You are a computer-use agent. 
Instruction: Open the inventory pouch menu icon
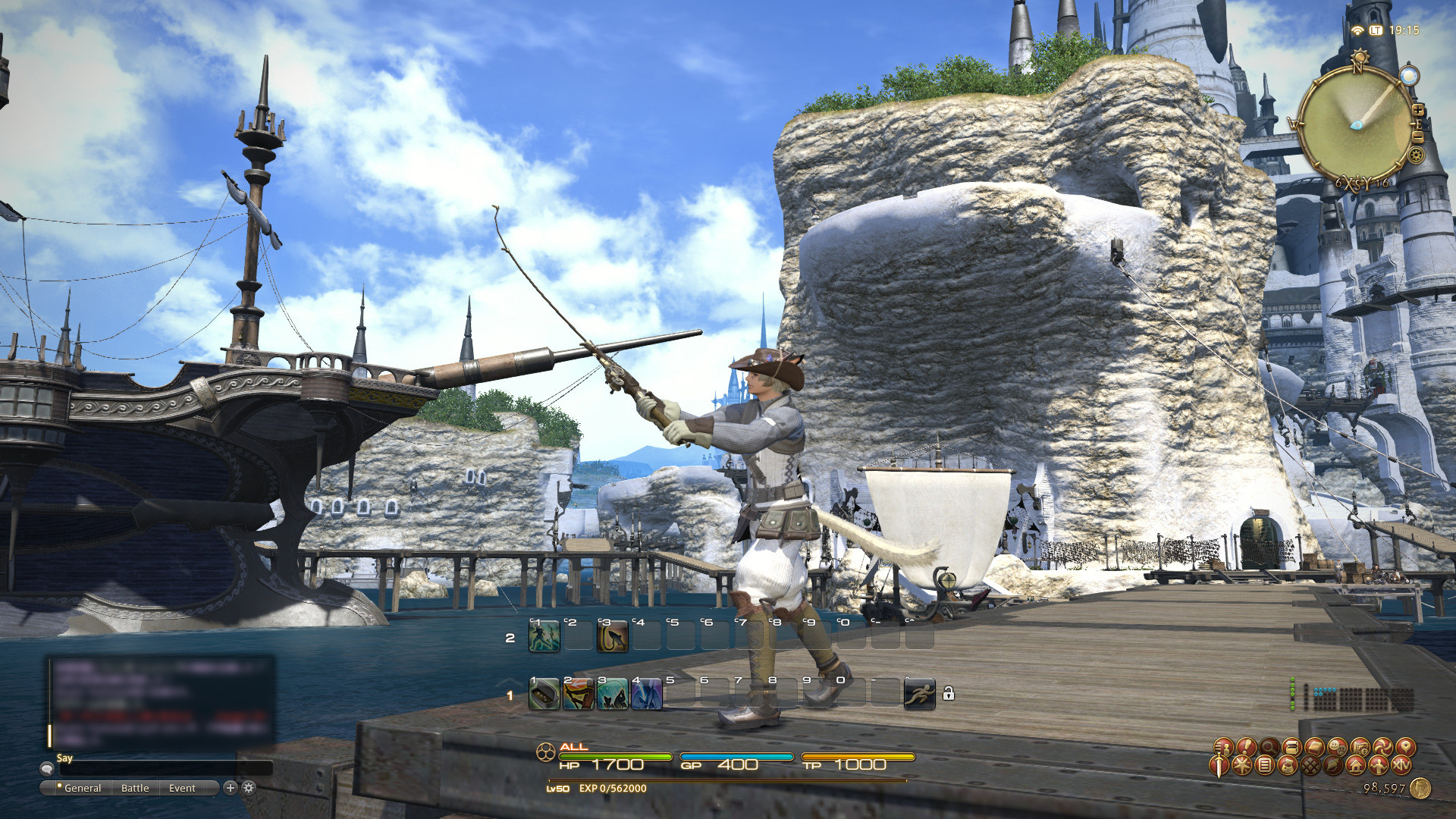[x=1288, y=766]
